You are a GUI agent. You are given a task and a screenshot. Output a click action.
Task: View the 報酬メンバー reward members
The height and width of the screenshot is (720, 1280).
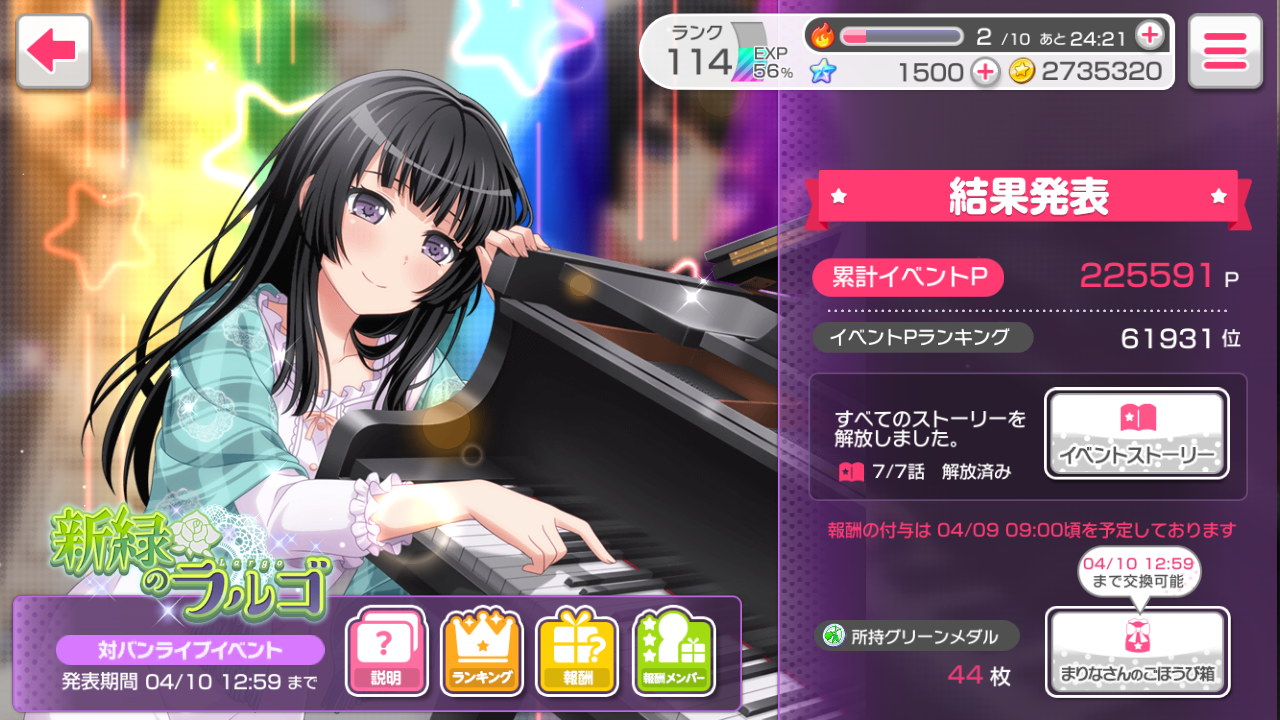coord(674,652)
